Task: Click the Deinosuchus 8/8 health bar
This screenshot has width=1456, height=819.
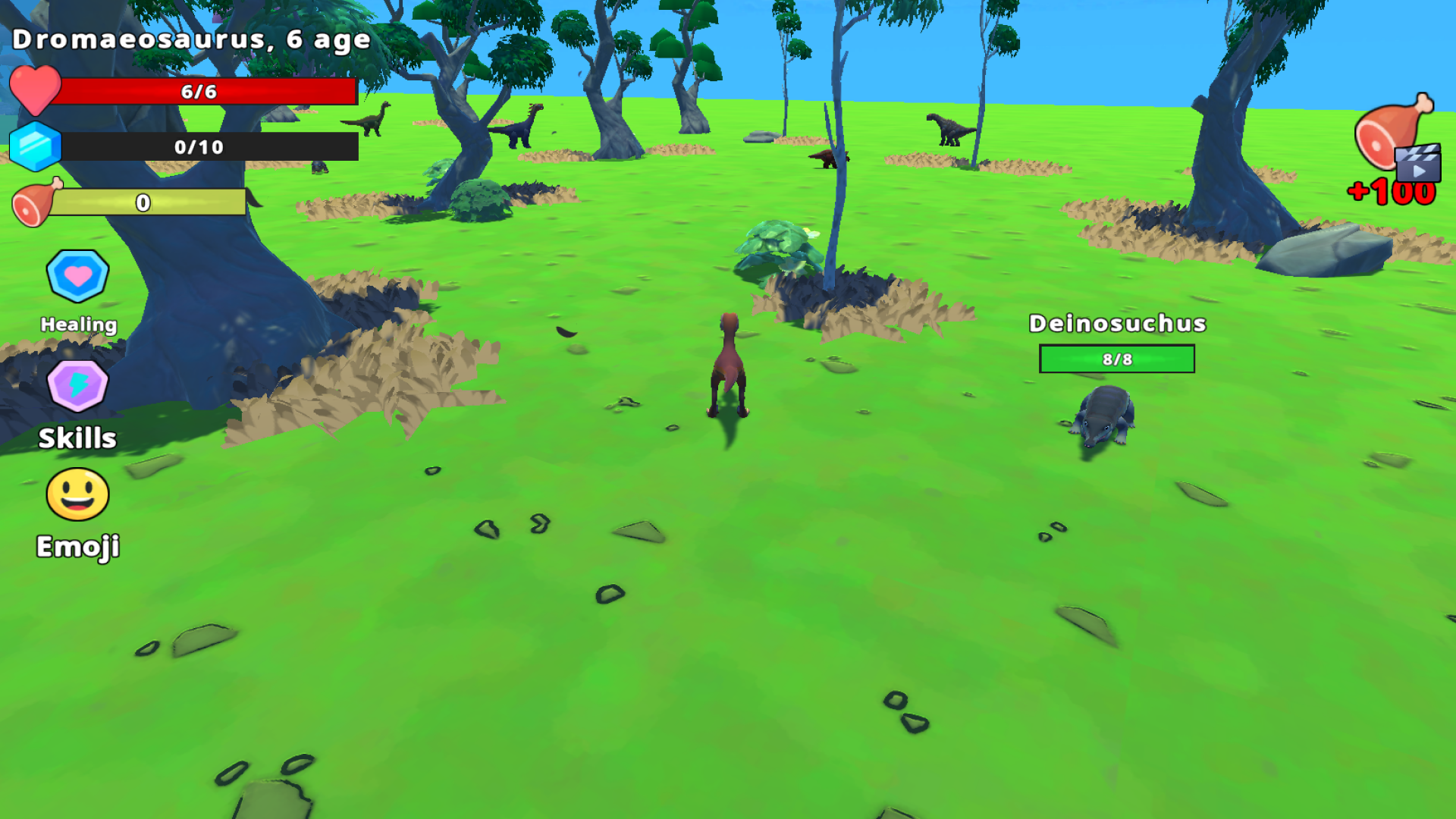Action: [1116, 358]
